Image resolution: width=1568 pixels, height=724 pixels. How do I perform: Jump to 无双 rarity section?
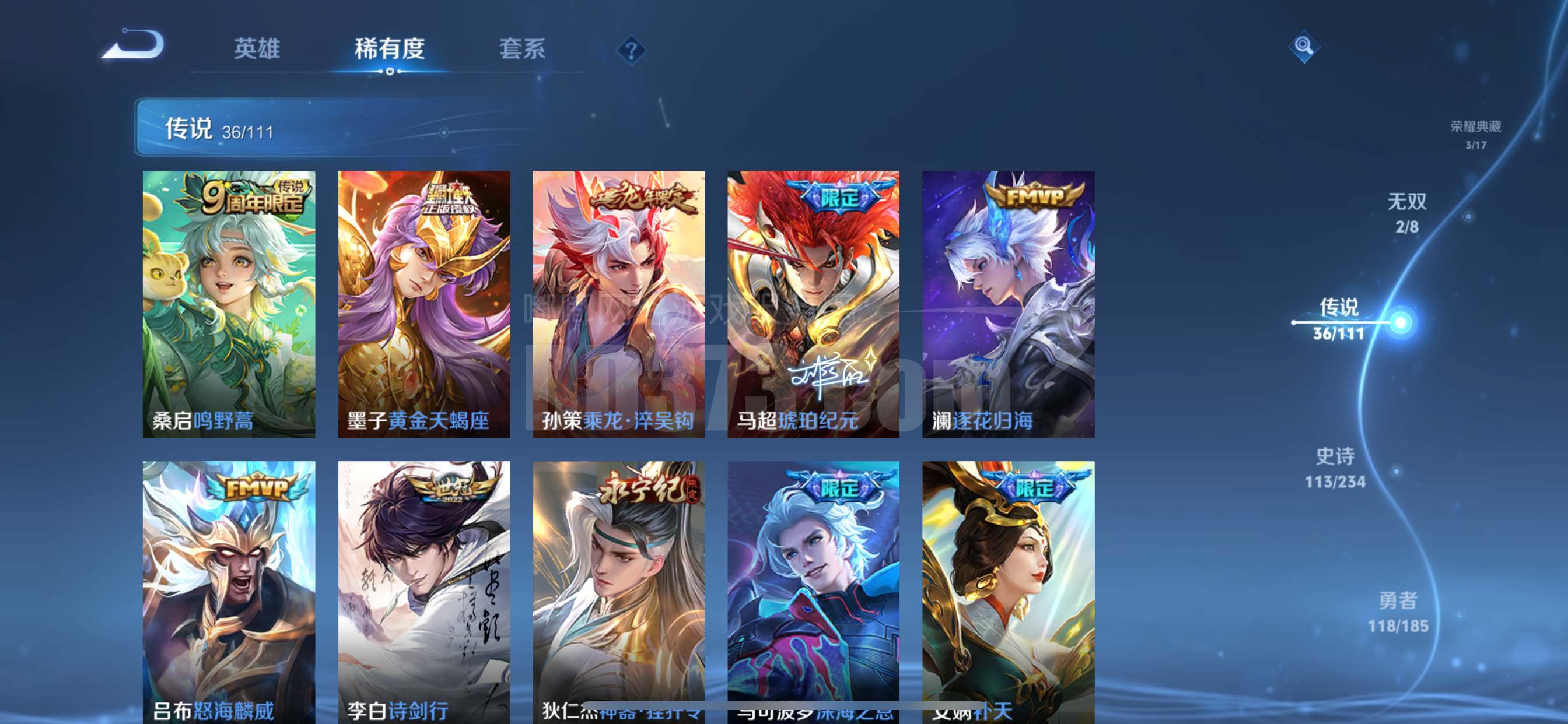[1406, 212]
